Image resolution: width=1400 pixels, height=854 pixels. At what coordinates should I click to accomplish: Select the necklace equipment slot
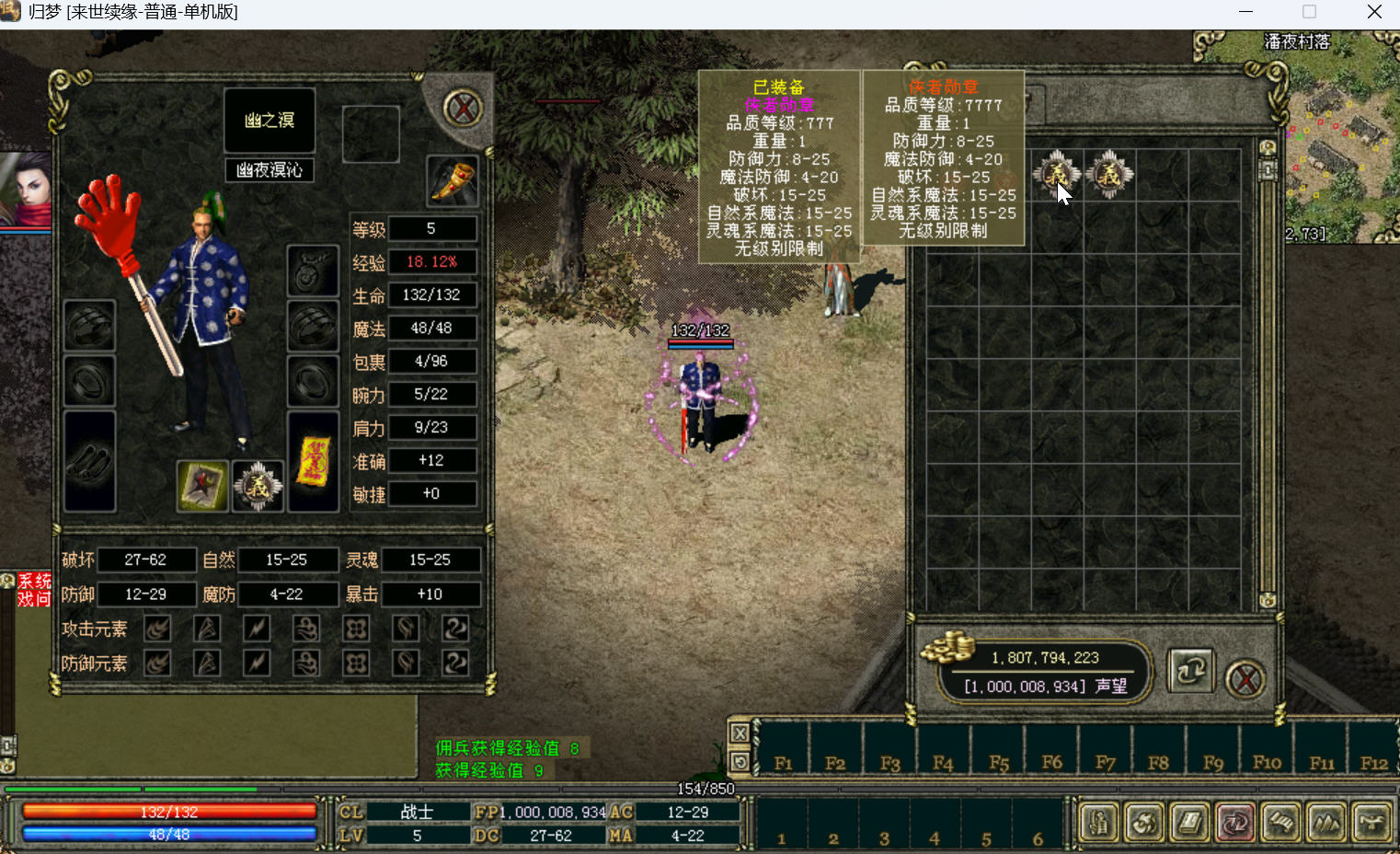(313, 271)
